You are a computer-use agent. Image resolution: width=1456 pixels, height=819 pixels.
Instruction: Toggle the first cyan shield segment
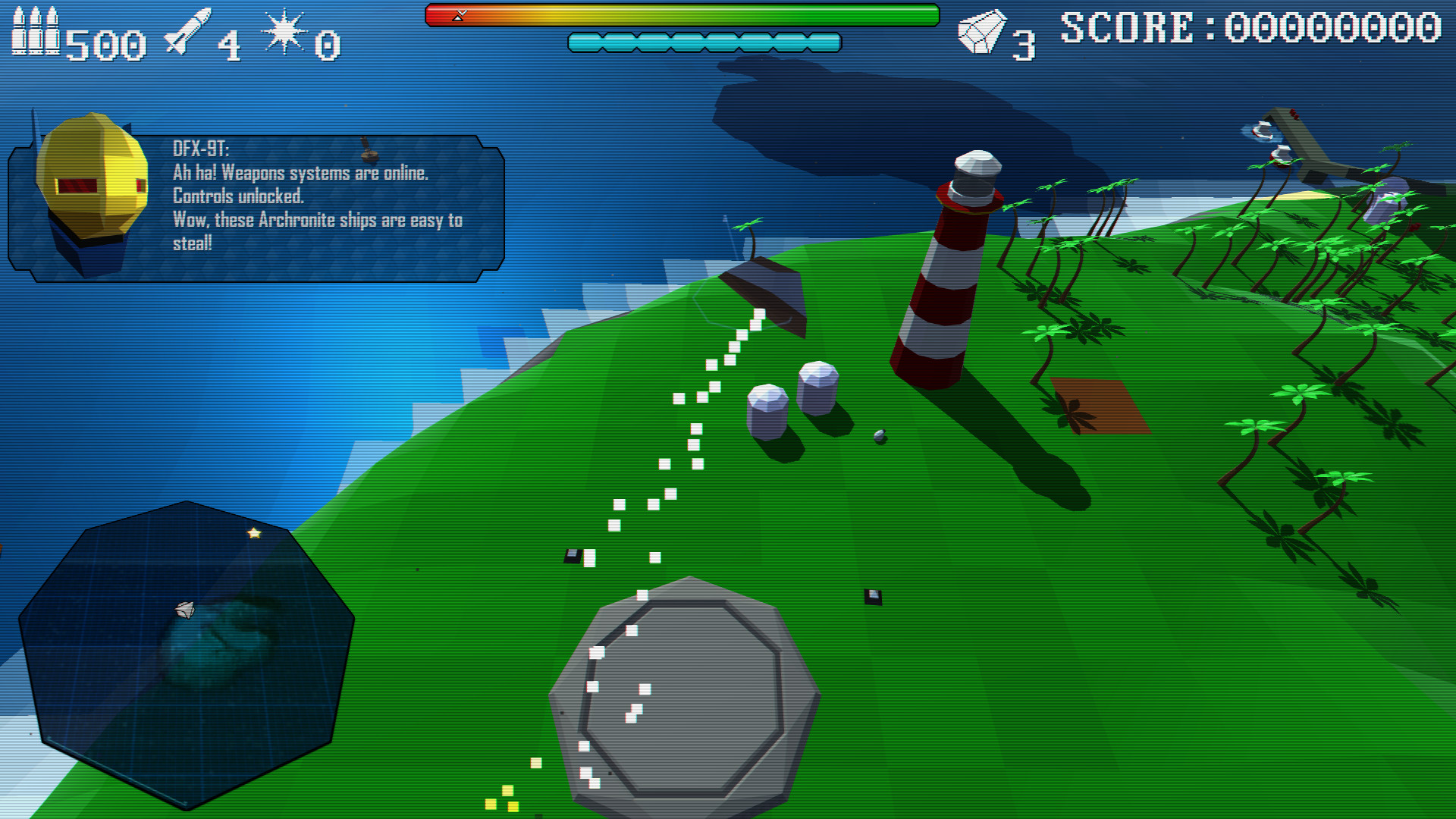click(584, 42)
